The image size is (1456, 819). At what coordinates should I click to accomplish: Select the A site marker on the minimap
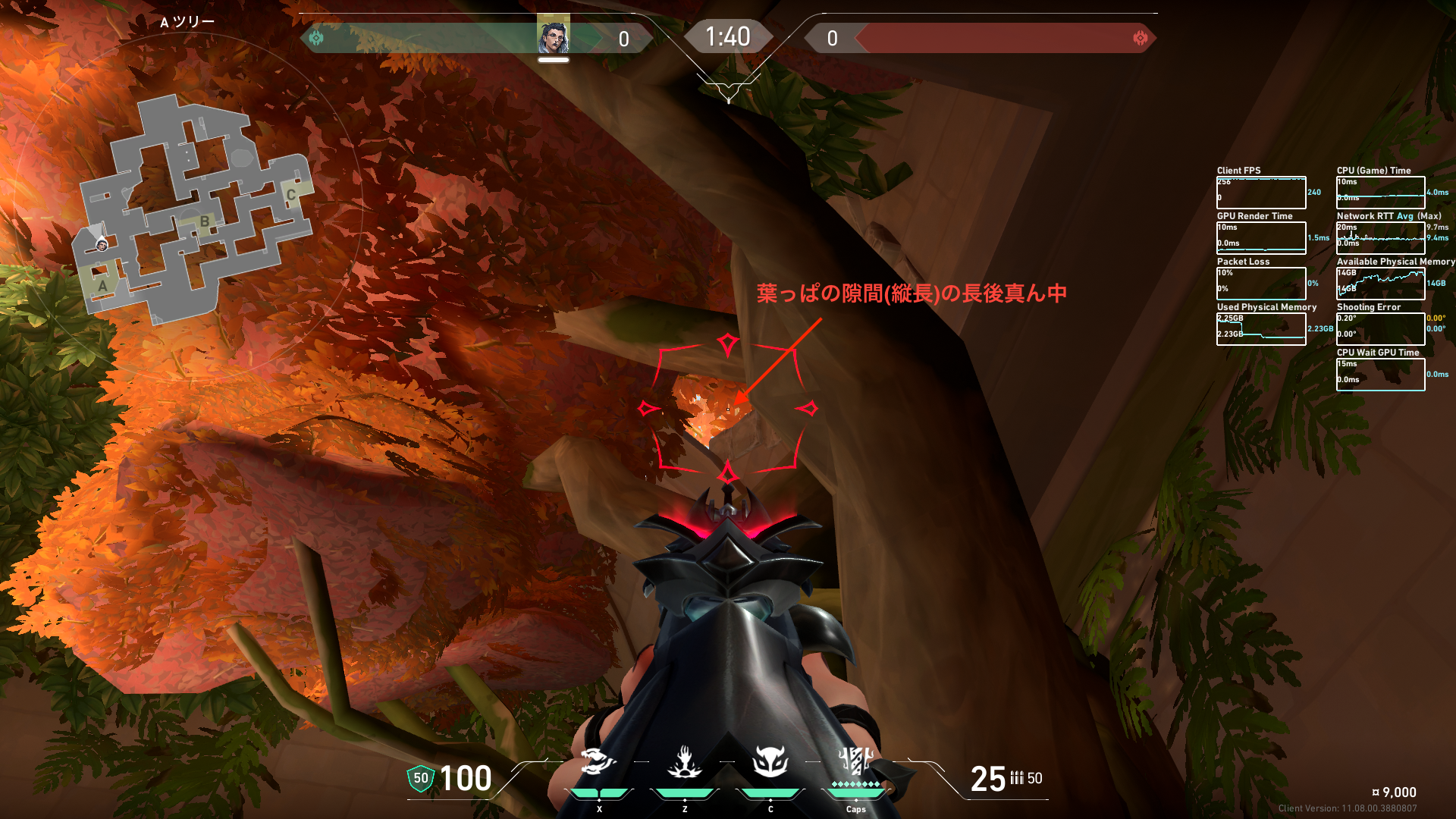tap(102, 286)
